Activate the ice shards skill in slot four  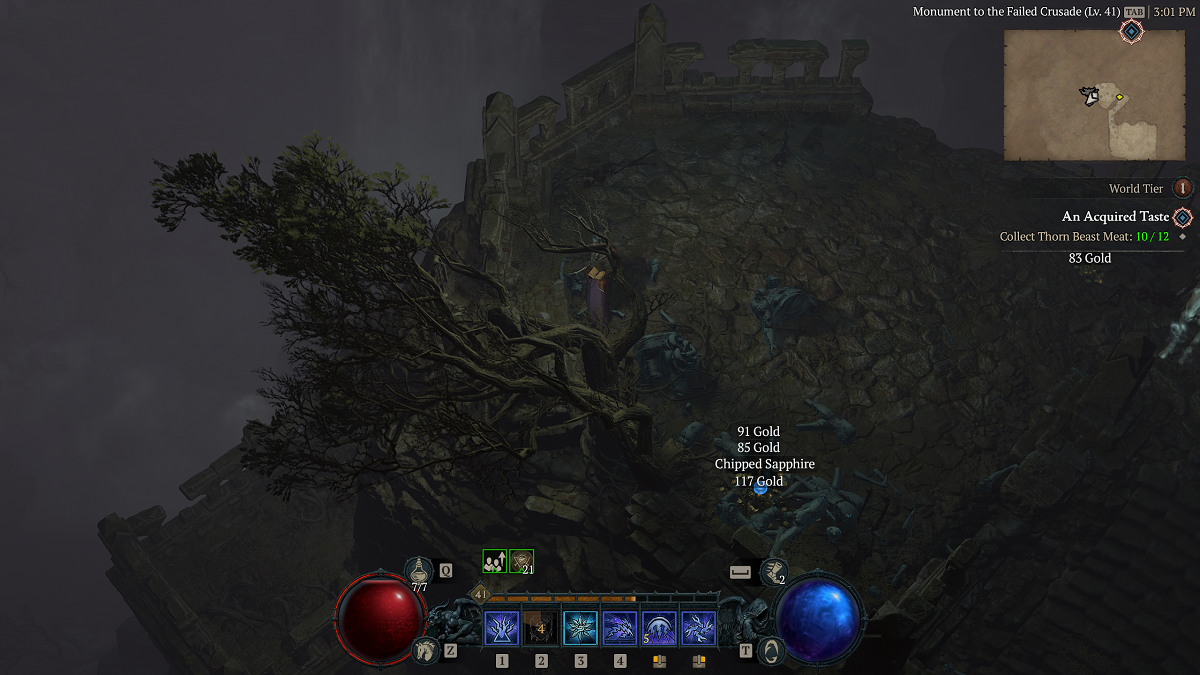pyautogui.click(x=620, y=628)
